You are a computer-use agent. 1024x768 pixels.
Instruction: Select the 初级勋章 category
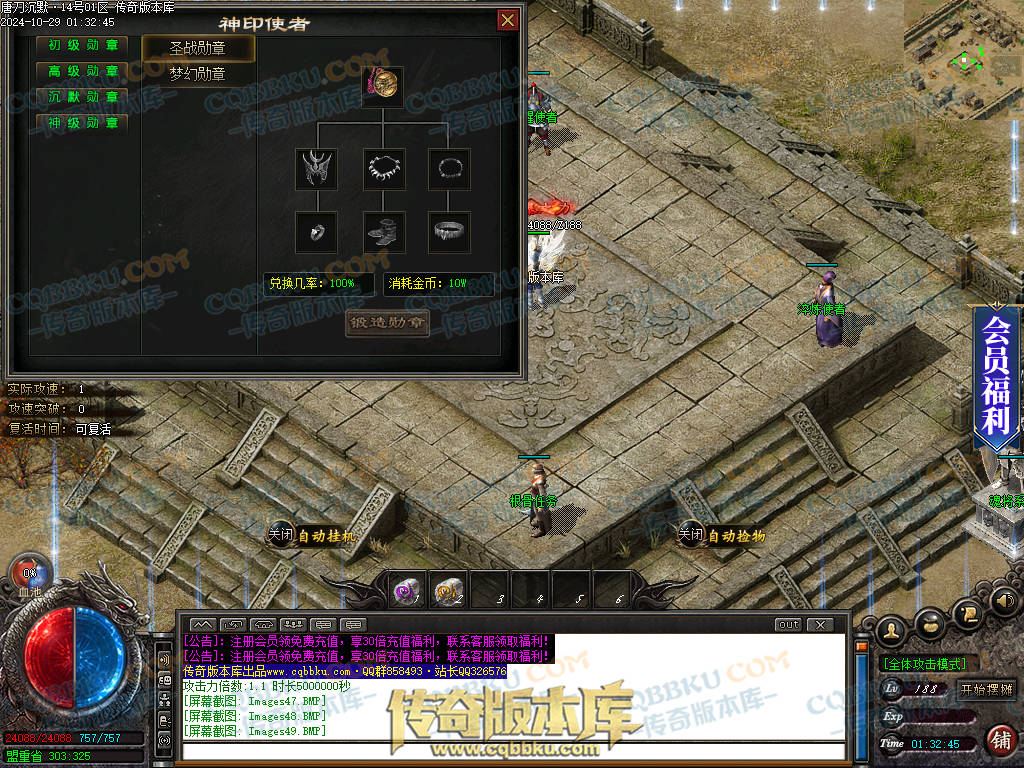[83, 46]
